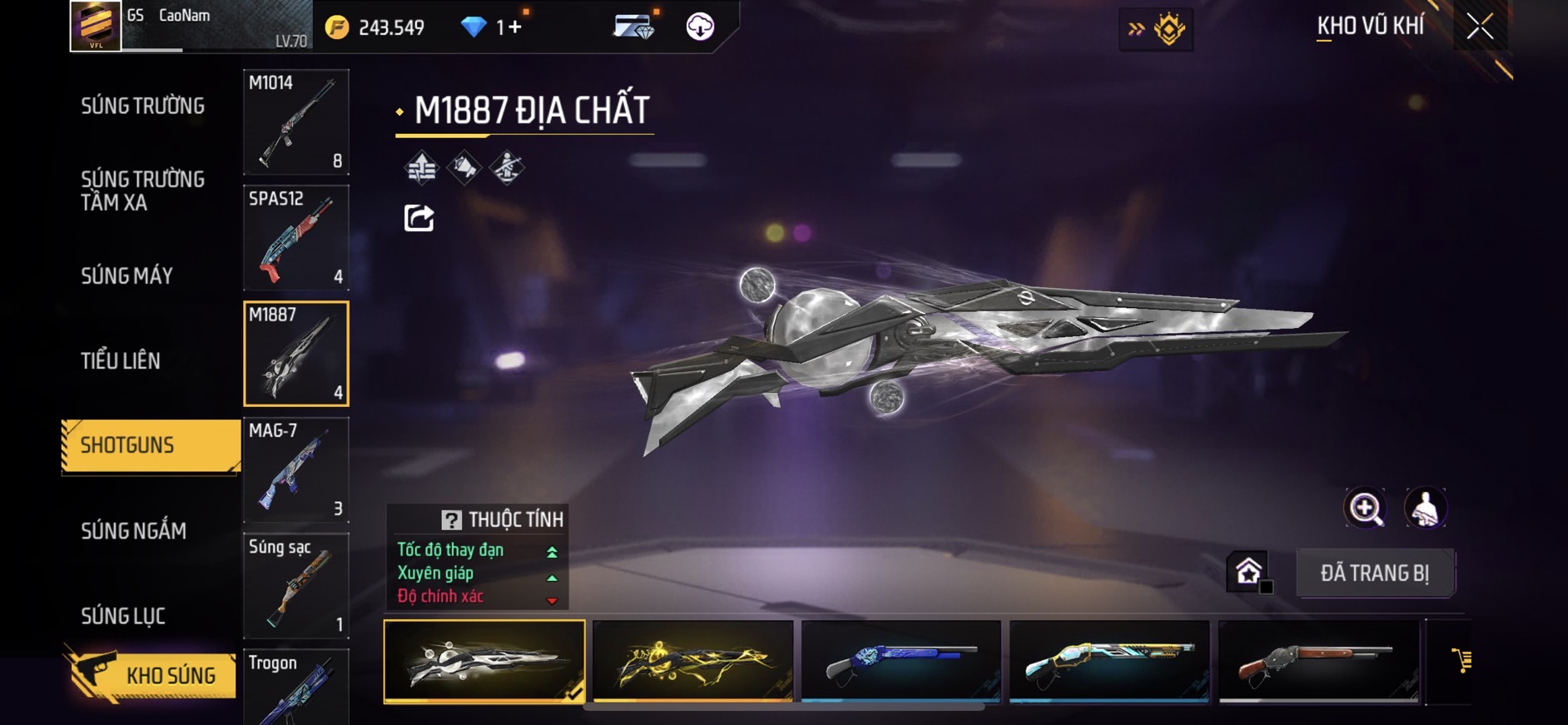Pick the Súng sạc weapon tile
1568x725 pixels.
(x=295, y=585)
